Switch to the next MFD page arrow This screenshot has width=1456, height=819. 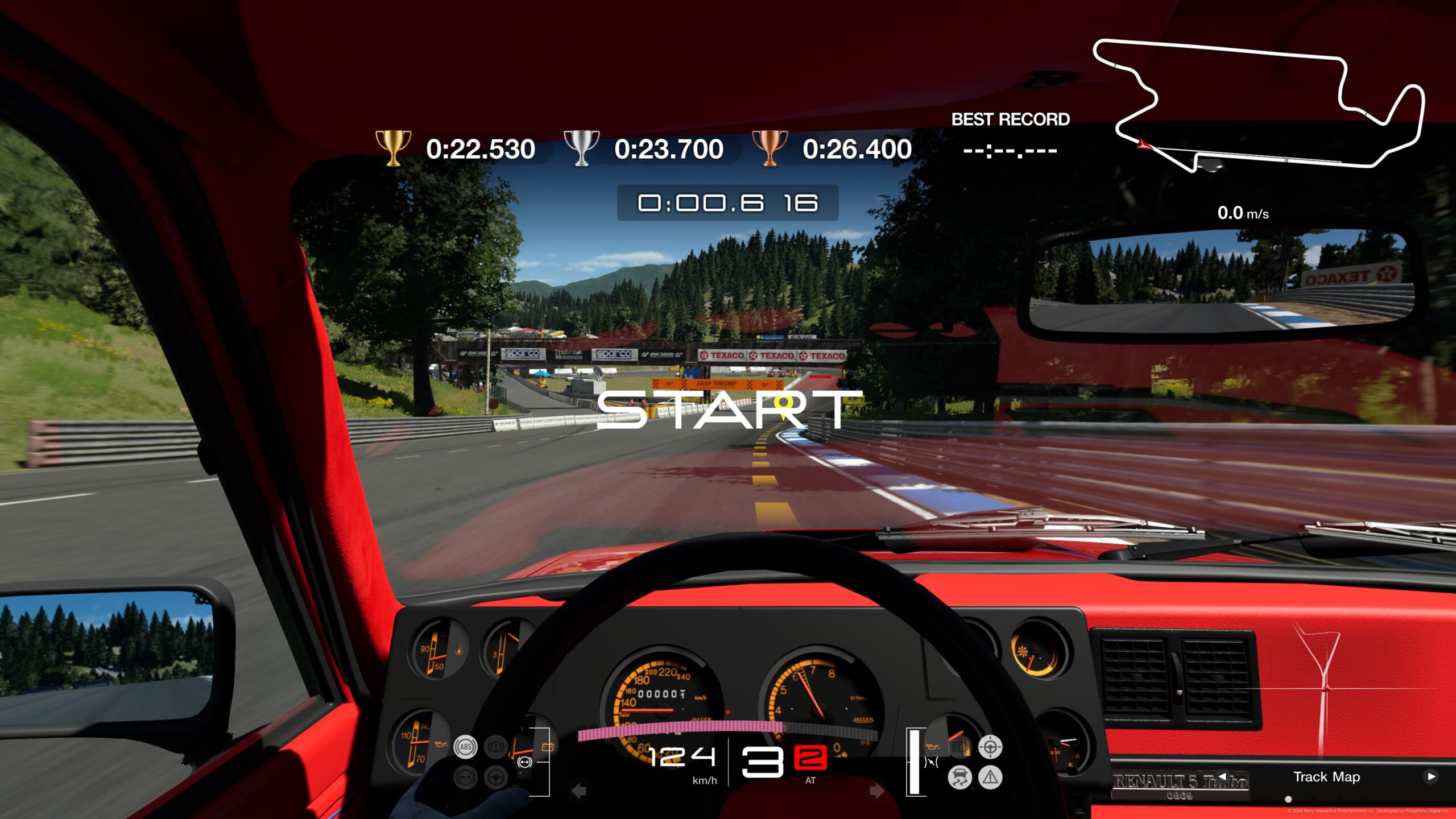pos(1431,776)
